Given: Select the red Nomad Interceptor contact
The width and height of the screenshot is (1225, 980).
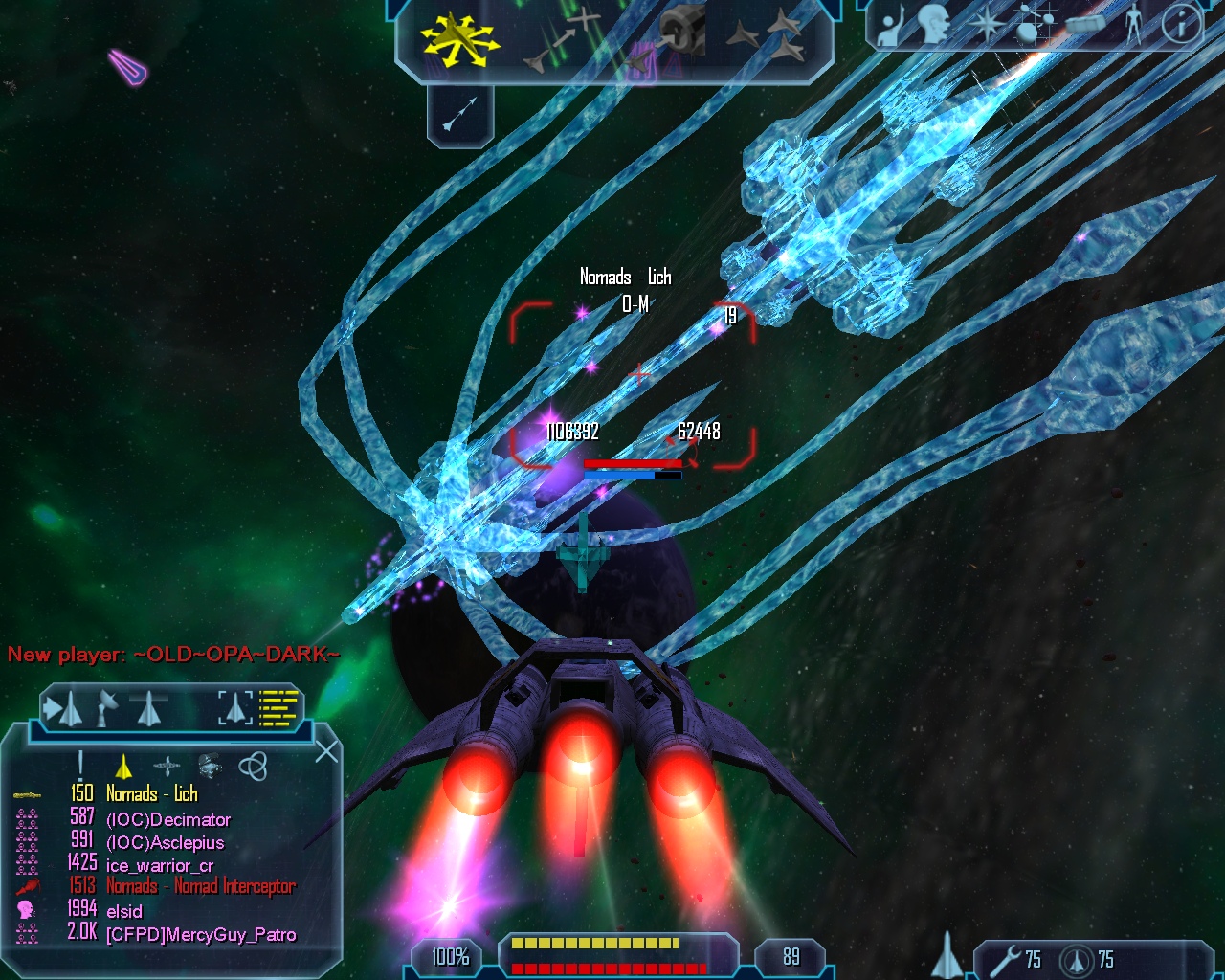Looking at the screenshot, I should [x=200, y=886].
